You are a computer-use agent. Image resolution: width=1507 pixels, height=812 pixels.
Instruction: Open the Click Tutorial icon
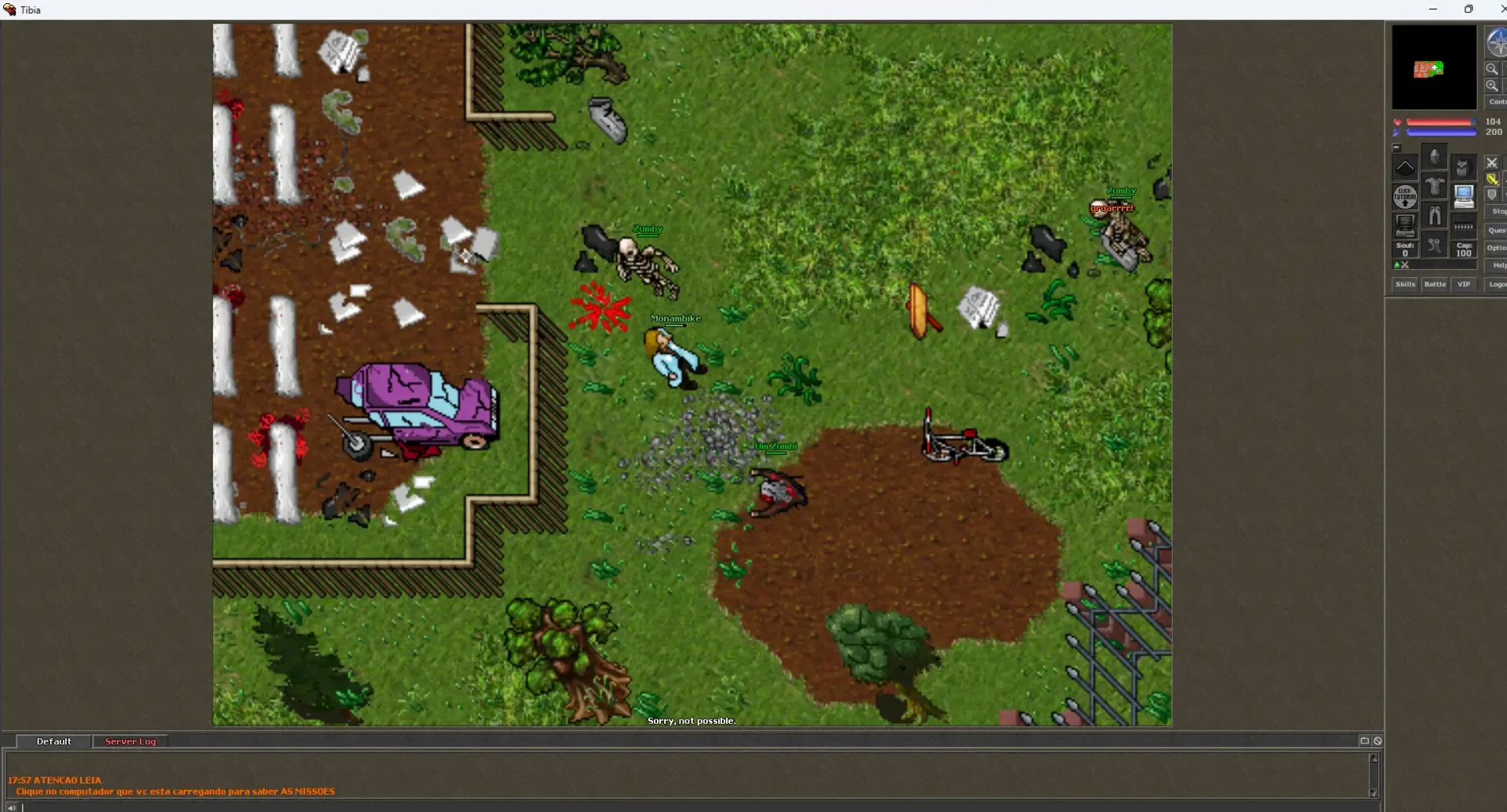click(1405, 196)
